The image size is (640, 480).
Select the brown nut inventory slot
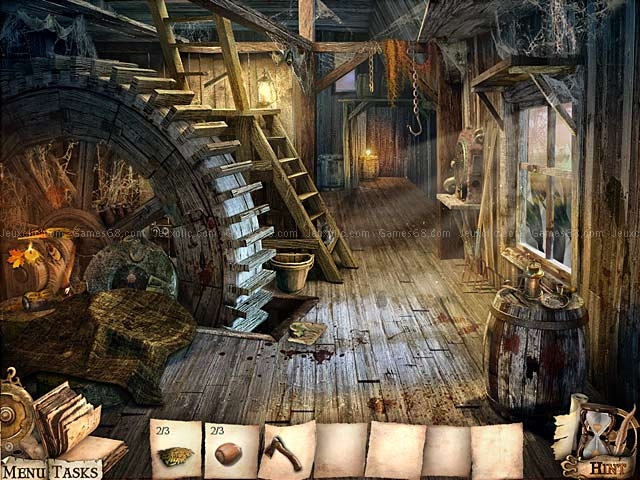(x=230, y=452)
